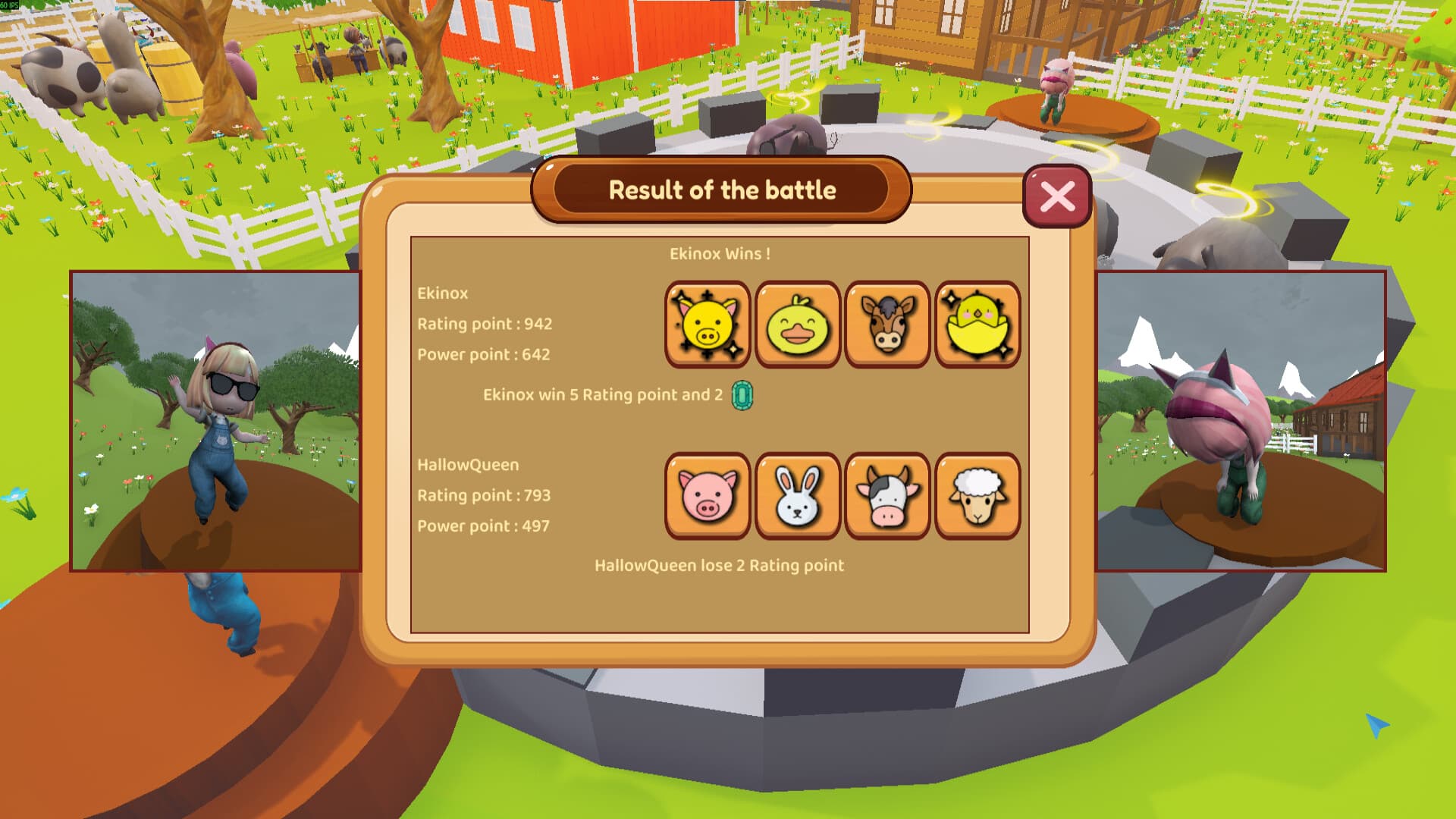
Task: Select Ekinox's golden sparkly pig icon
Action: [708, 325]
